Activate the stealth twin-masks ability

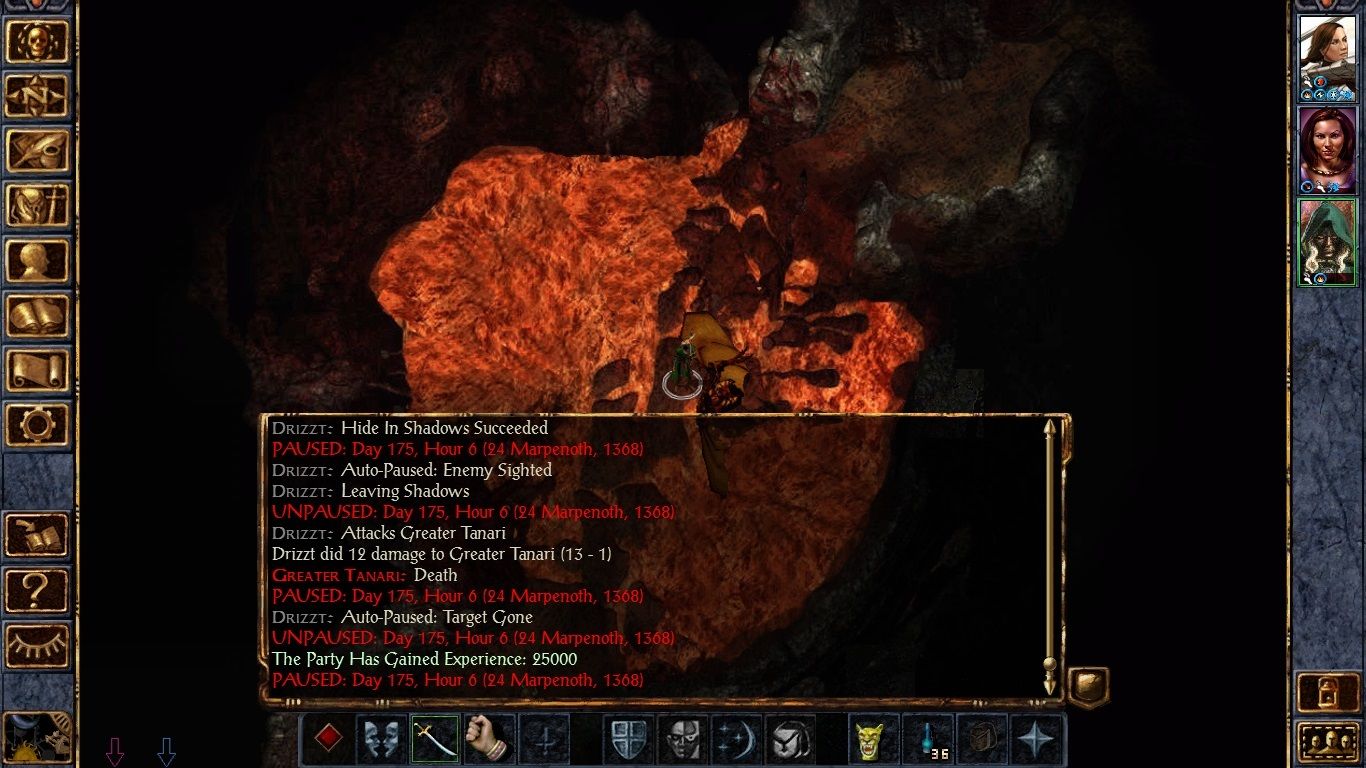(381, 740)
